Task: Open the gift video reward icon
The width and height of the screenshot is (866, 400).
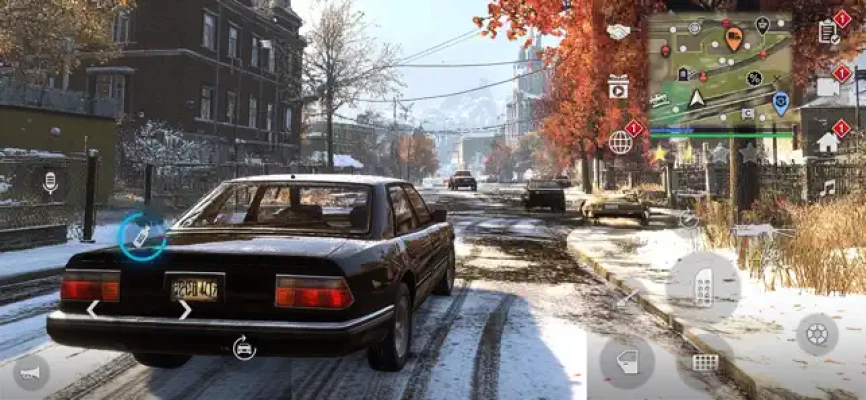Action: [619, 87]
